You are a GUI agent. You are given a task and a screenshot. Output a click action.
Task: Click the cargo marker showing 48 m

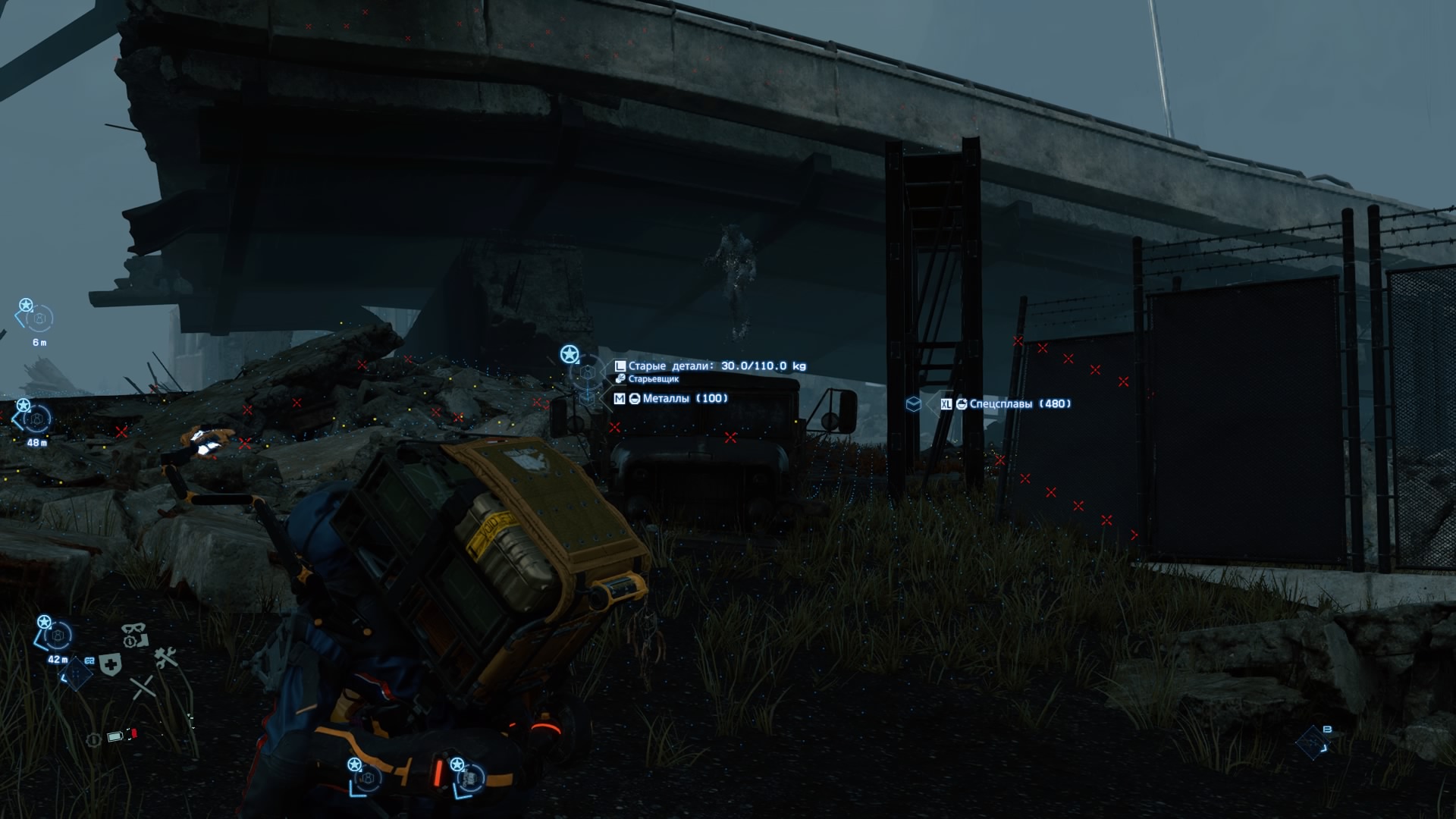(x=35, y=419)
